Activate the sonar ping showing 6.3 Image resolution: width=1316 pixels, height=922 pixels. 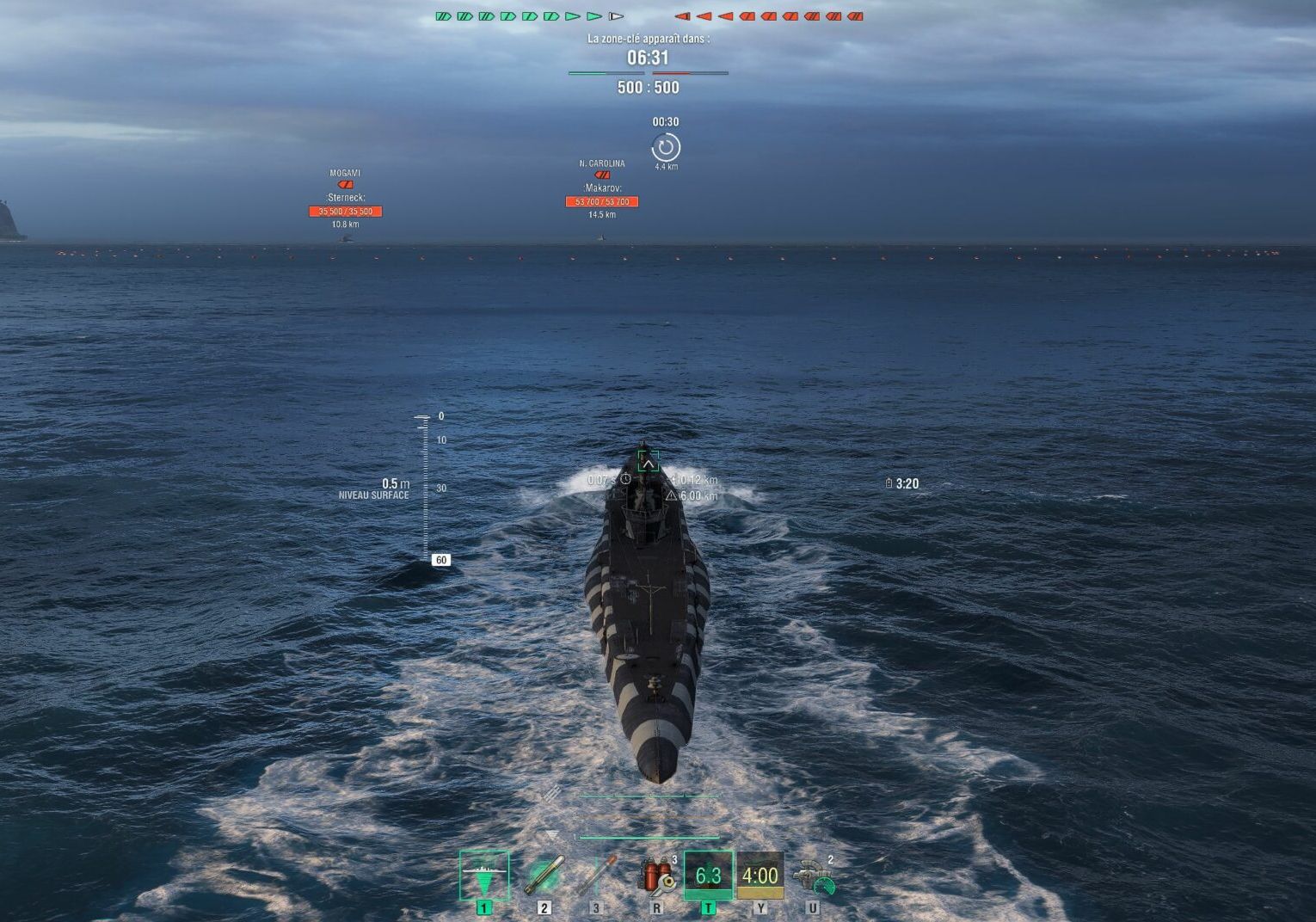click(710, 874)
